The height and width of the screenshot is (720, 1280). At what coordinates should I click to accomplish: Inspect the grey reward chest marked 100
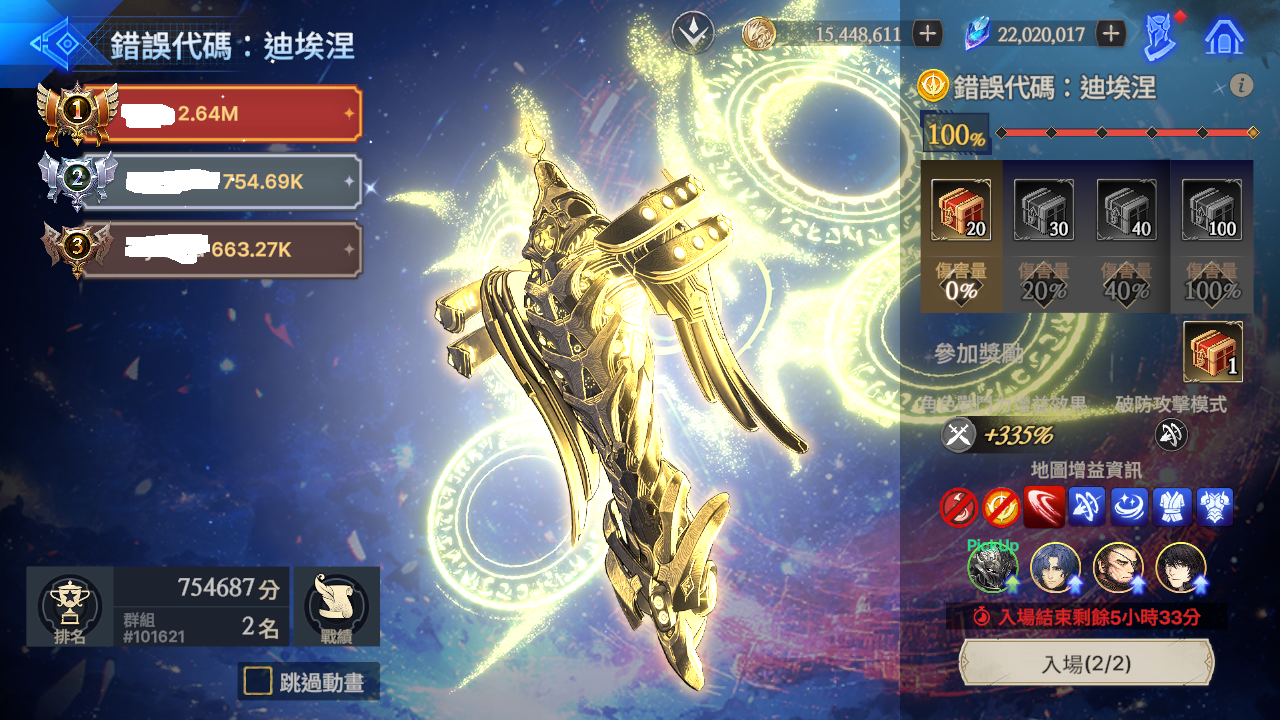(x=1211, y=210)
